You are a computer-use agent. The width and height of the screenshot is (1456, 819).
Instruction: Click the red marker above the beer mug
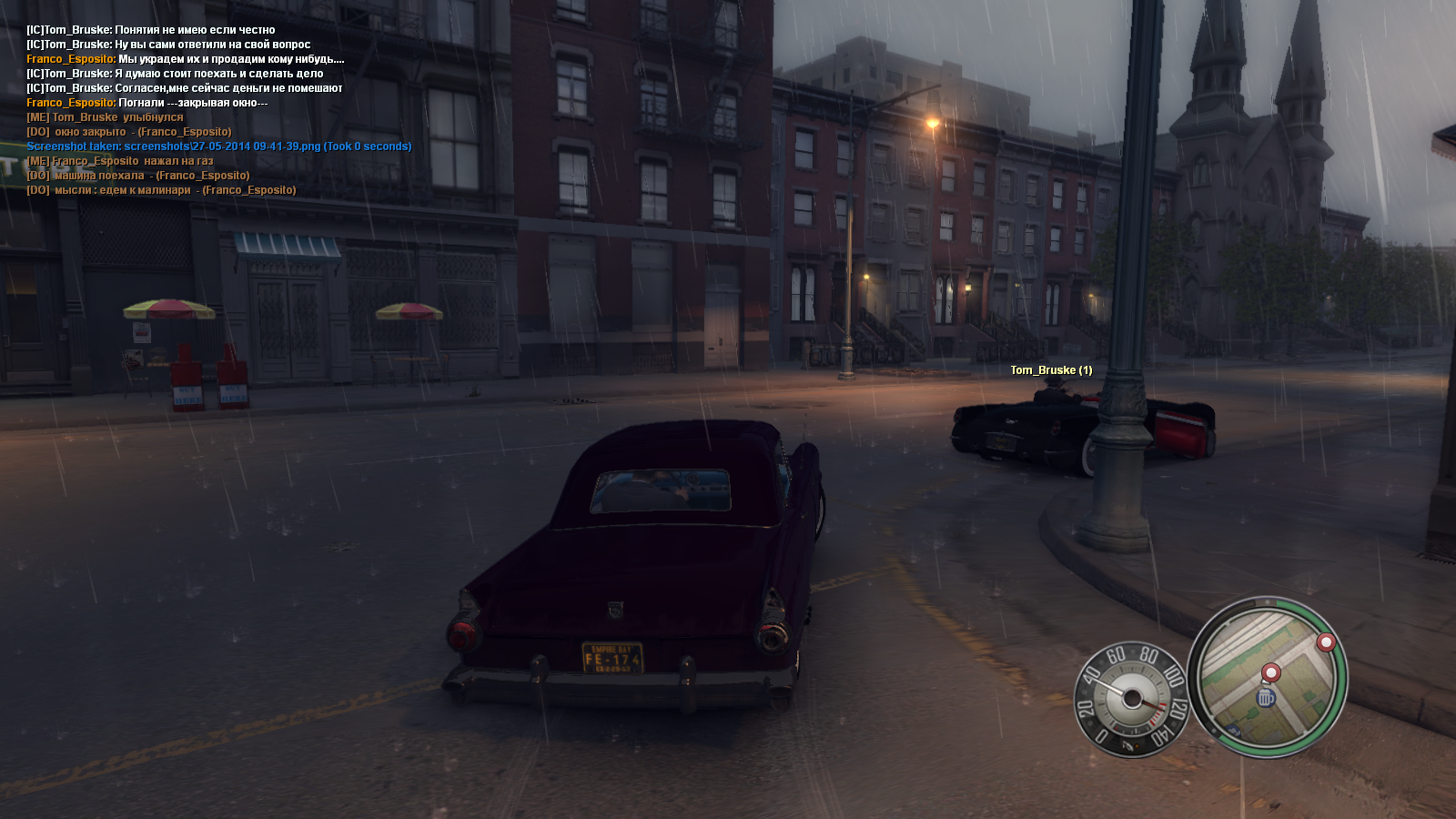coord(1270,672)
